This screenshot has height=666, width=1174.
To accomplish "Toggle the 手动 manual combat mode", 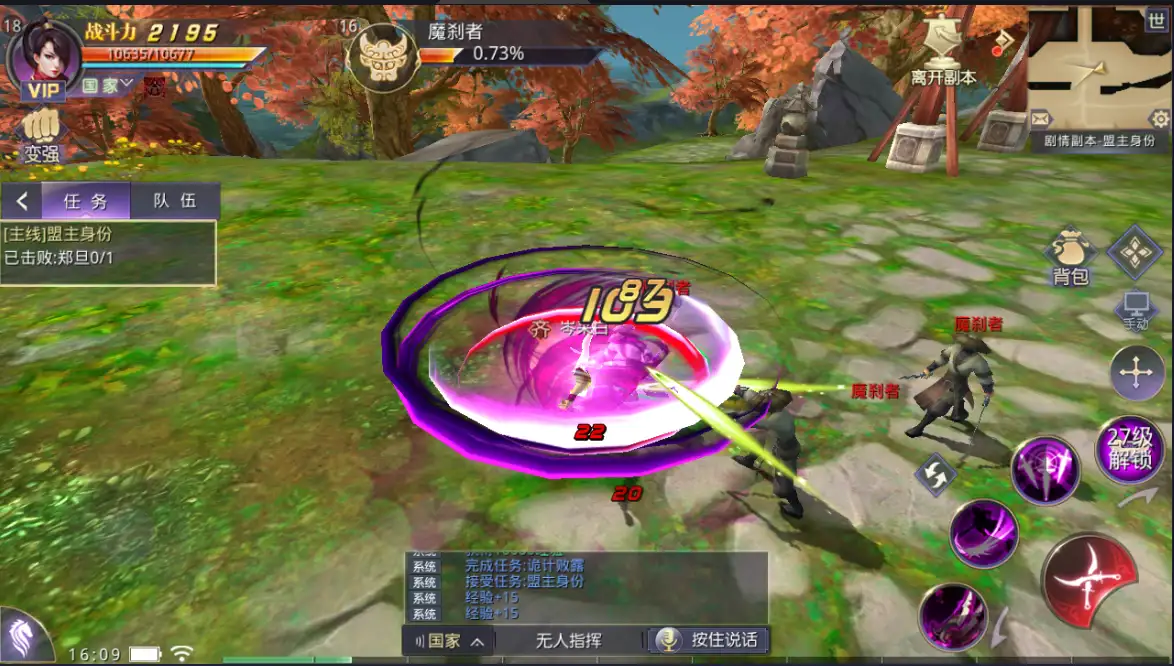I will 1135,309.
